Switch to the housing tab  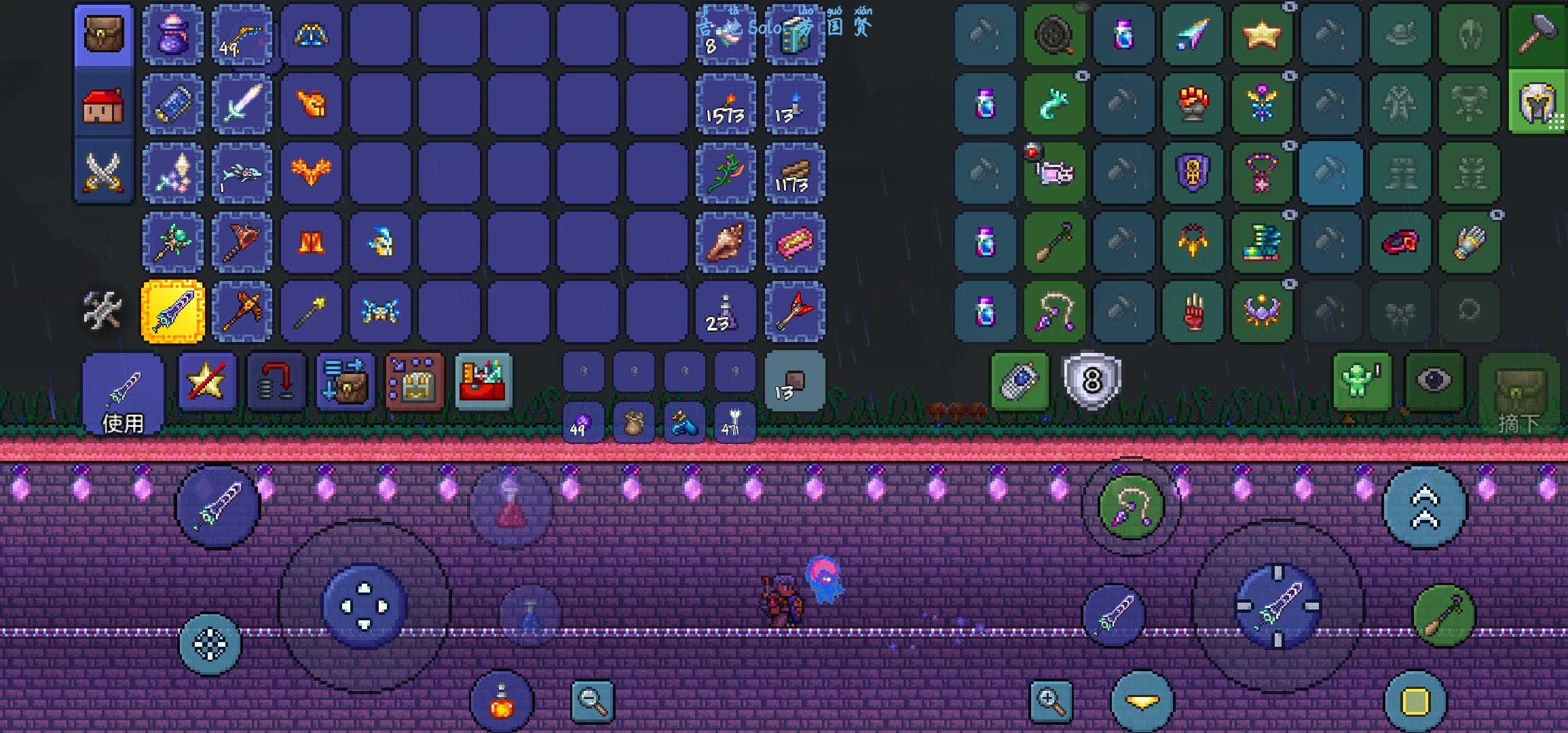[x=102, y=105]
